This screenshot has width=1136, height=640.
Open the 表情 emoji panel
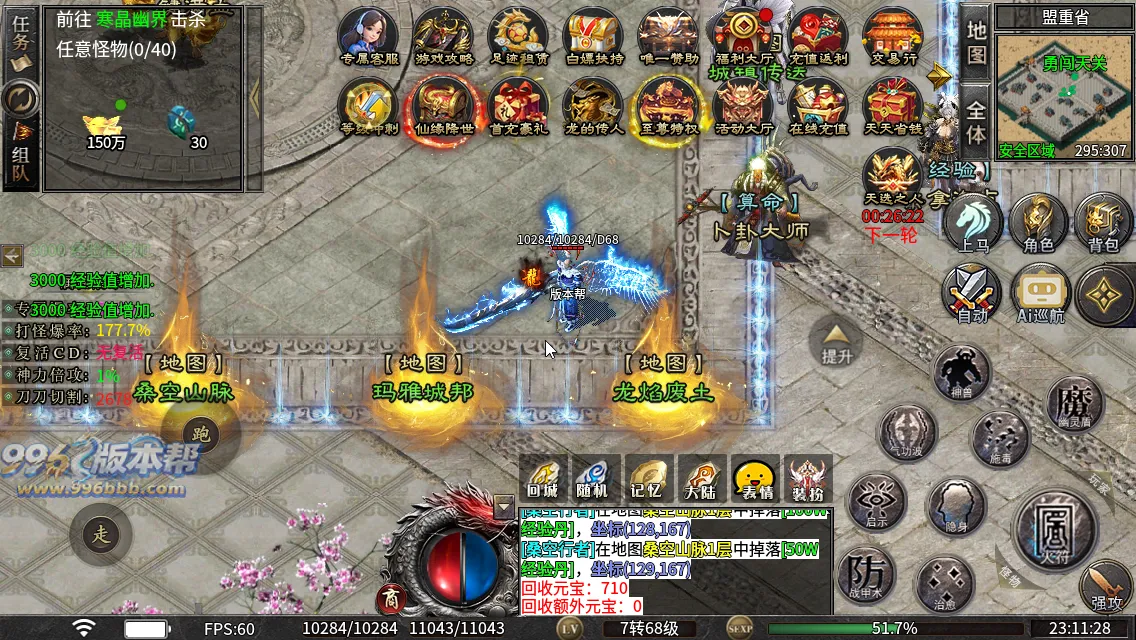pyautogui.click(x=755, y=477)
